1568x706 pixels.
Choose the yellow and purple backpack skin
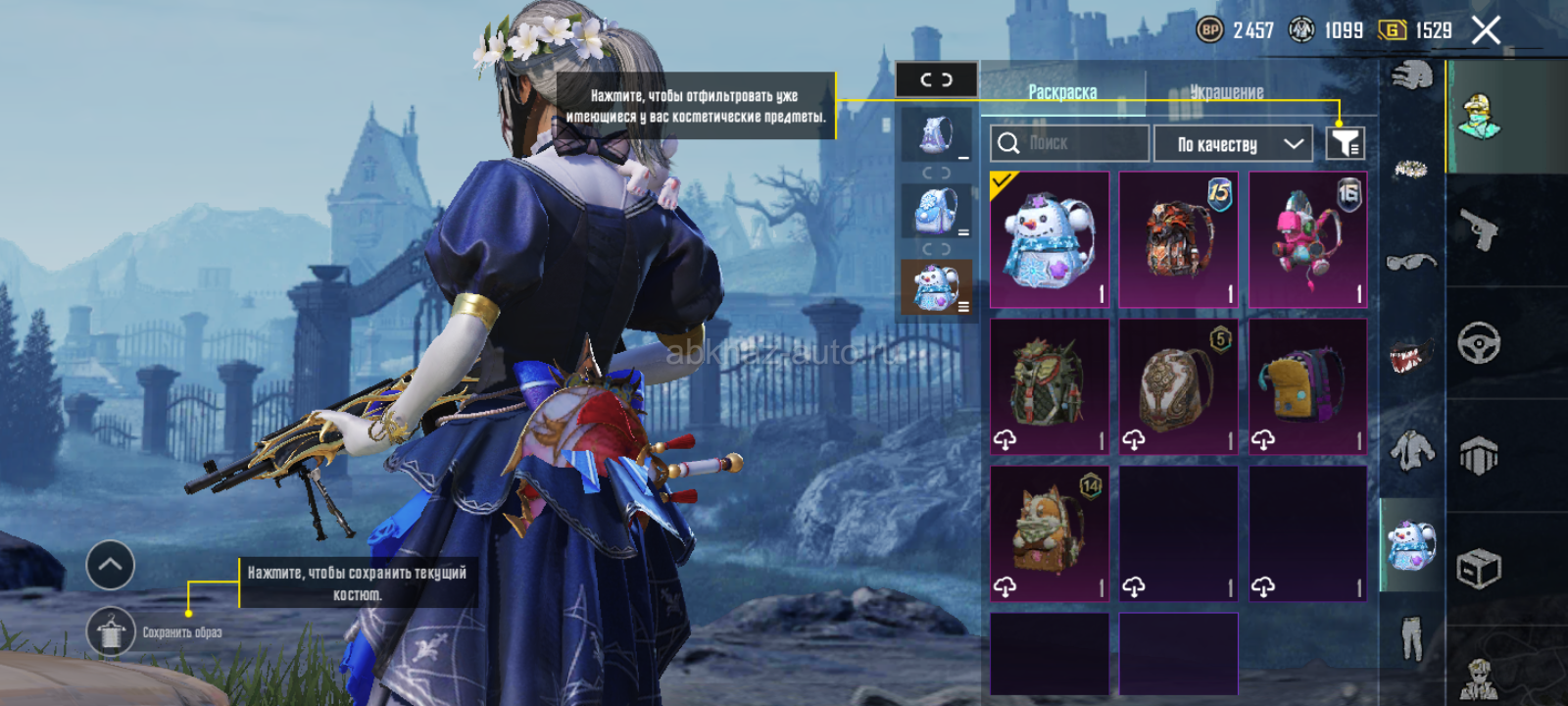1307,386
